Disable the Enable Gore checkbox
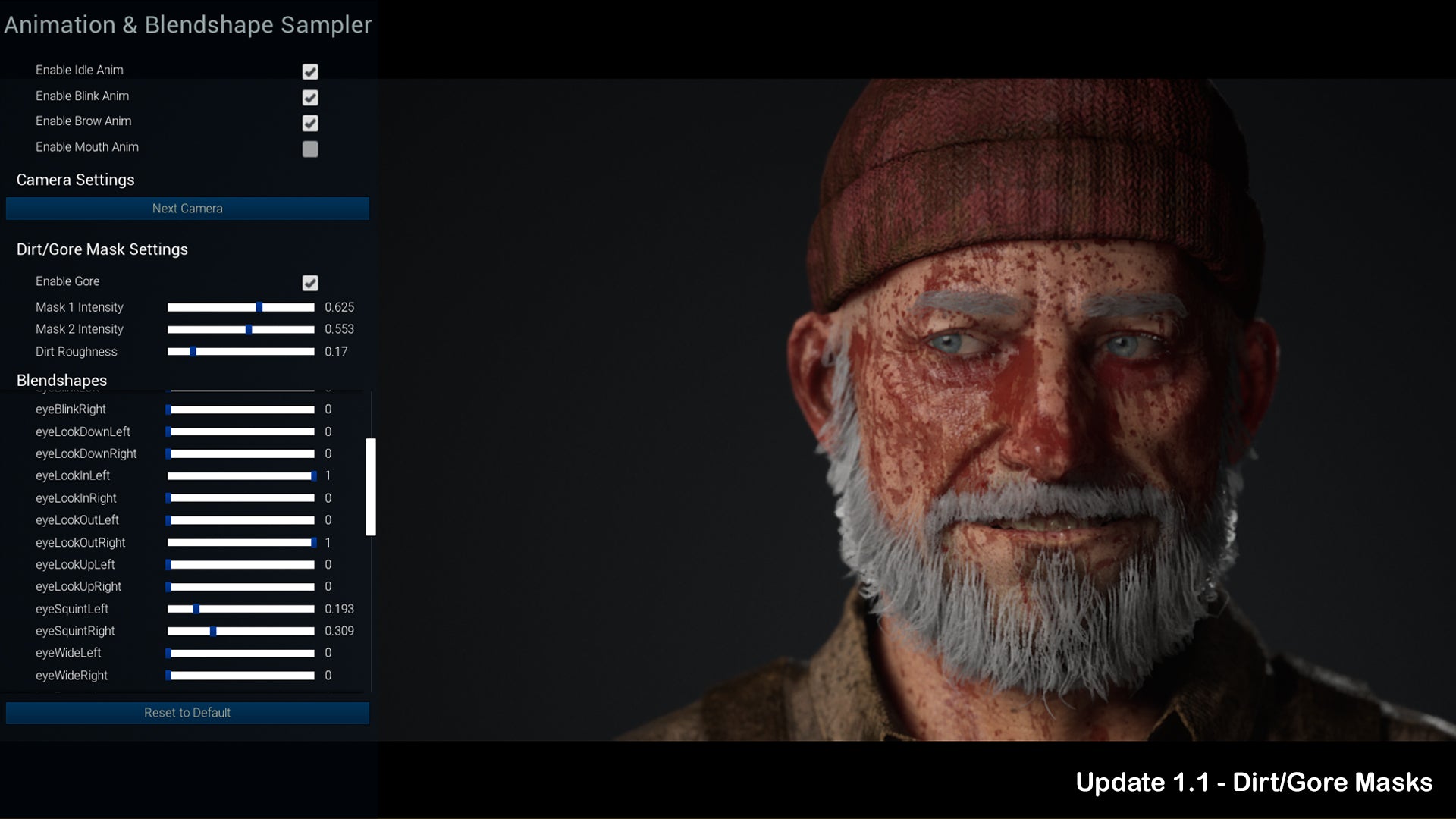 [310, 283]
